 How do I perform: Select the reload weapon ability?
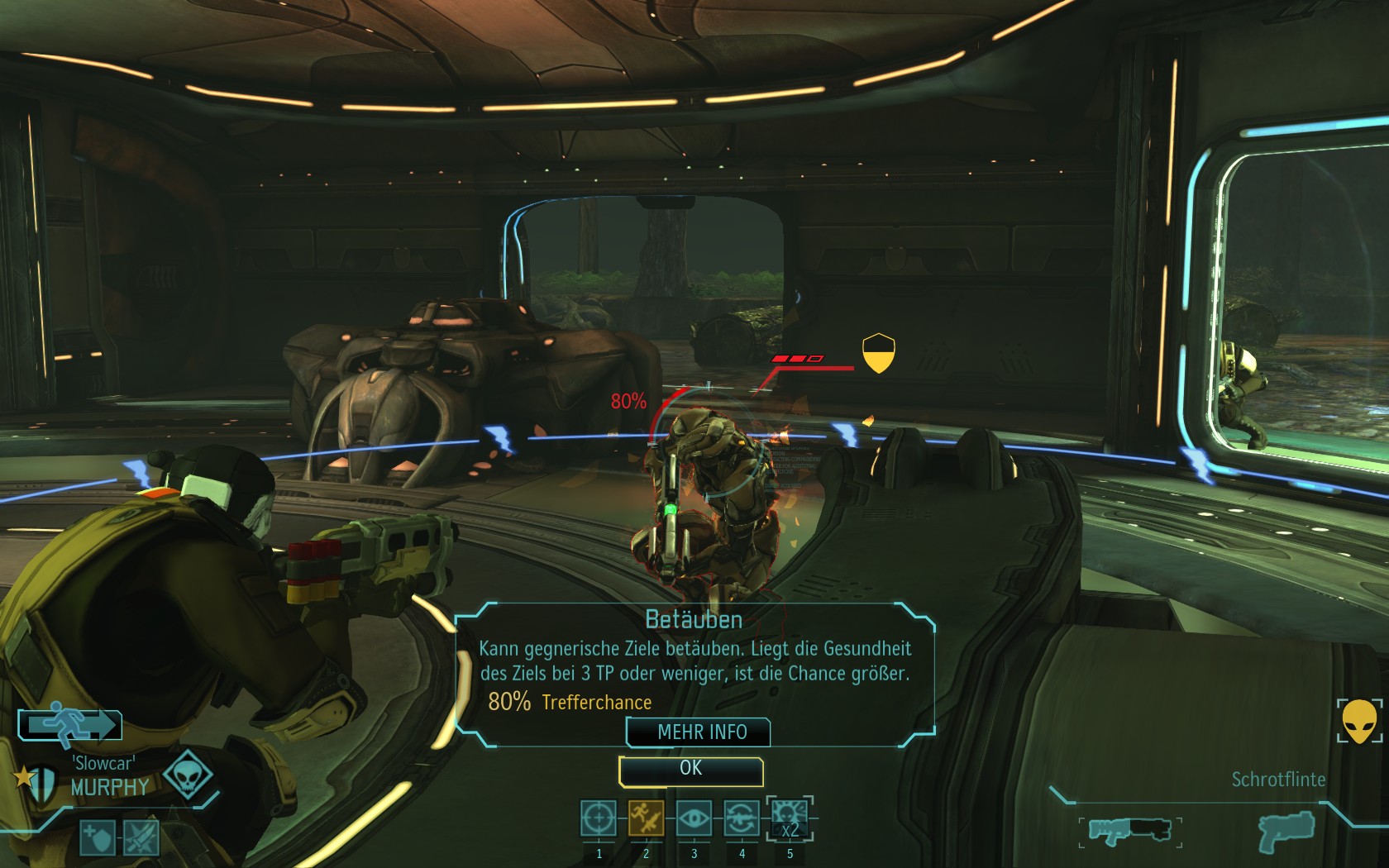pyautogui.click(x=742, y=819)
